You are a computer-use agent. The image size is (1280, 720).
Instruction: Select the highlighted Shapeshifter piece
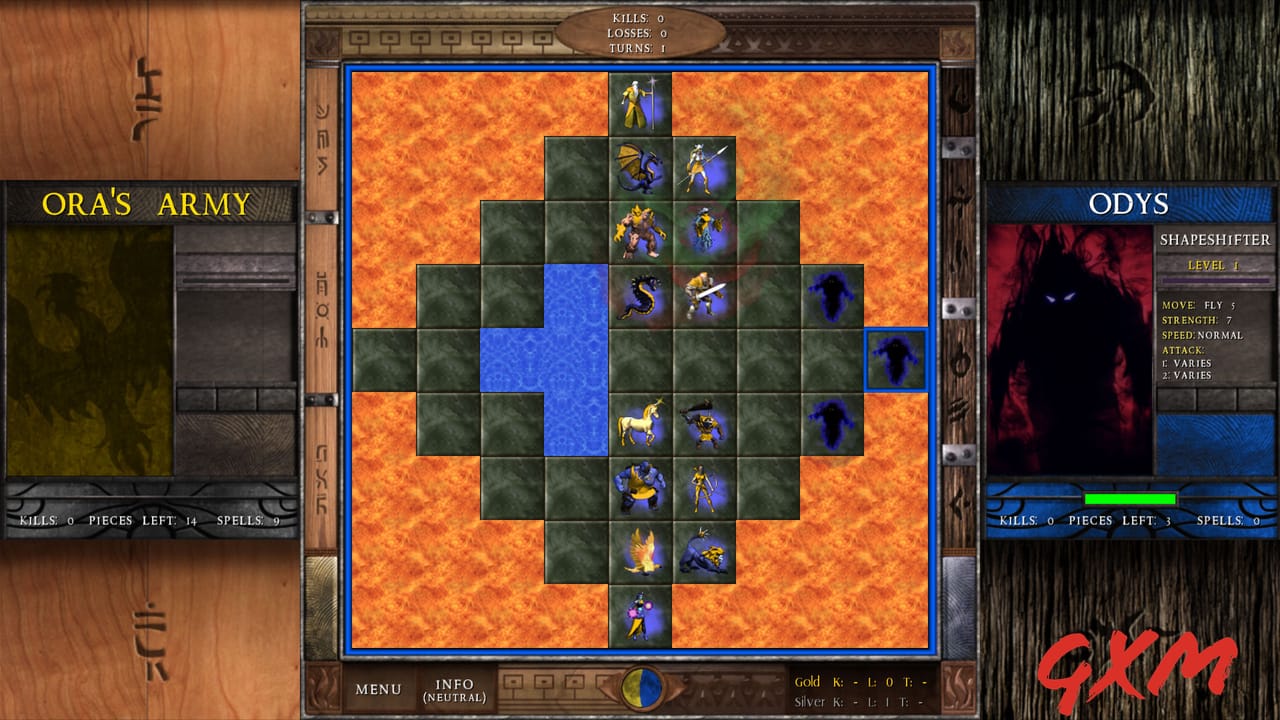coord(893,362)
